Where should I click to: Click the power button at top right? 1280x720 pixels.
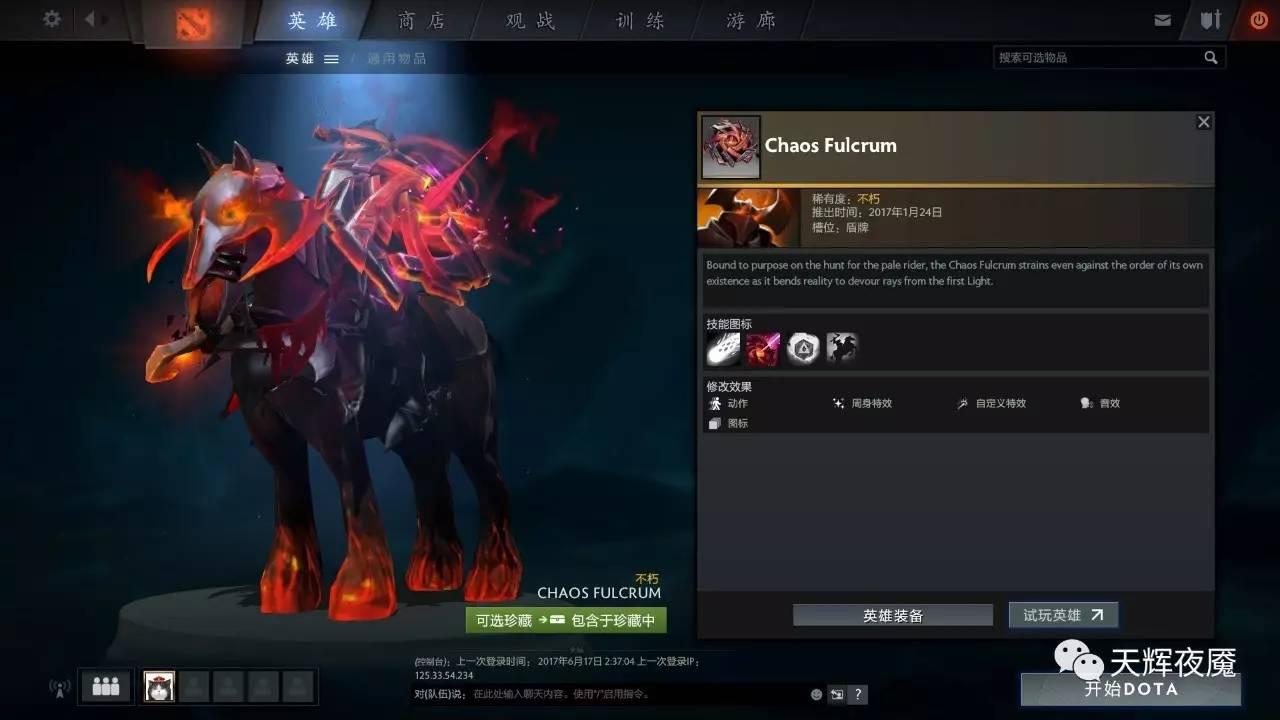[x=1259, y=18]
